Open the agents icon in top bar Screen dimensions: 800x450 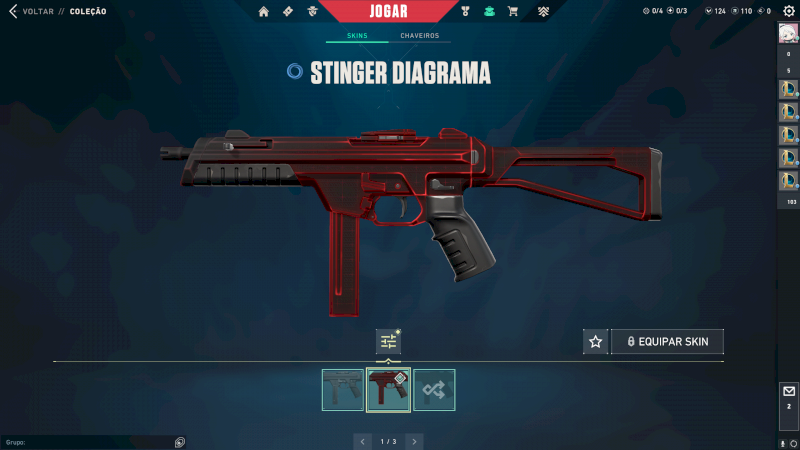(x=313, y=11)
